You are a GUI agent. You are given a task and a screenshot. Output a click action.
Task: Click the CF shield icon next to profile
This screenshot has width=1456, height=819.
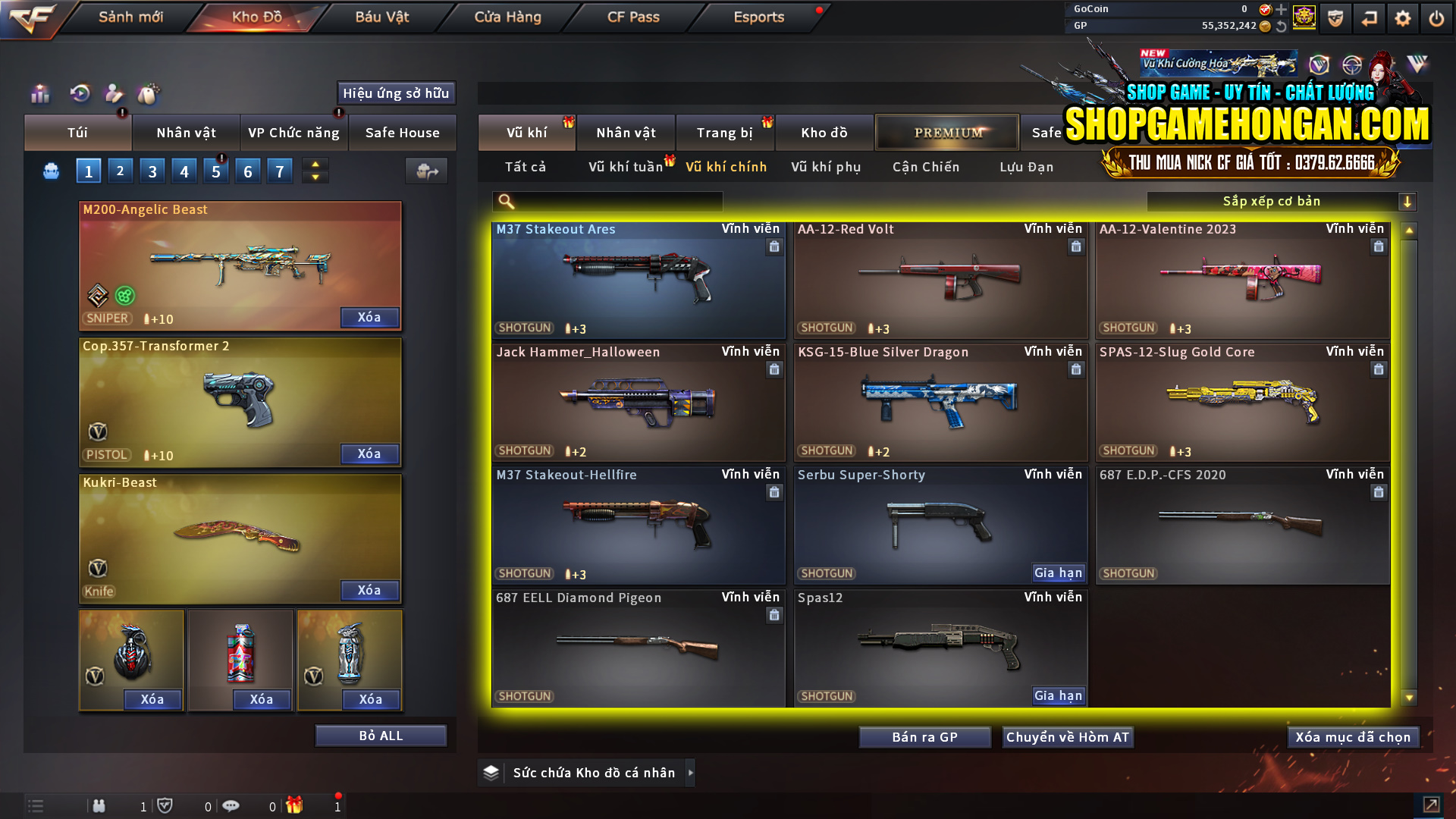coord(1335,17)
